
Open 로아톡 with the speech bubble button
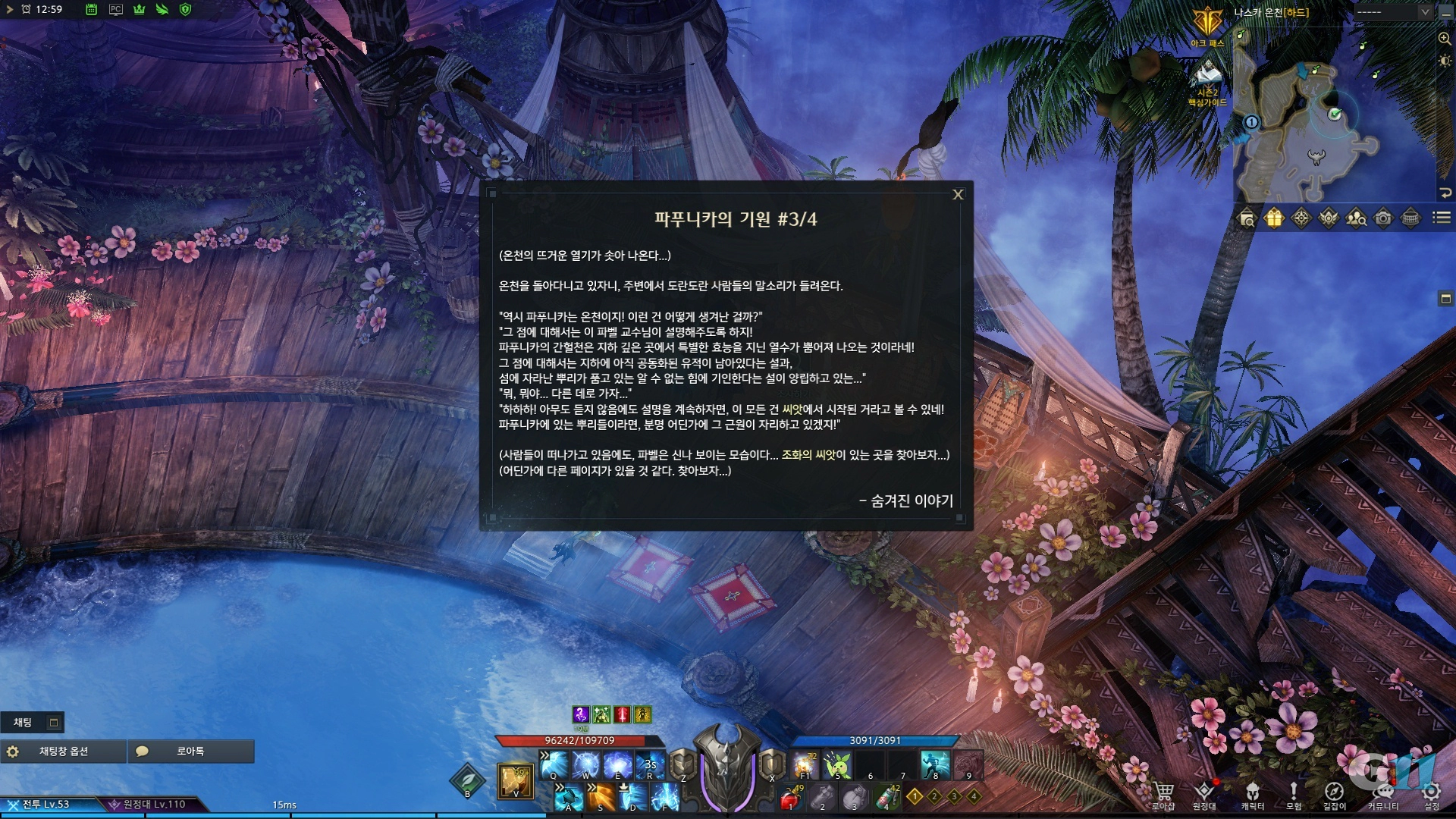click(x=190, y=752)
